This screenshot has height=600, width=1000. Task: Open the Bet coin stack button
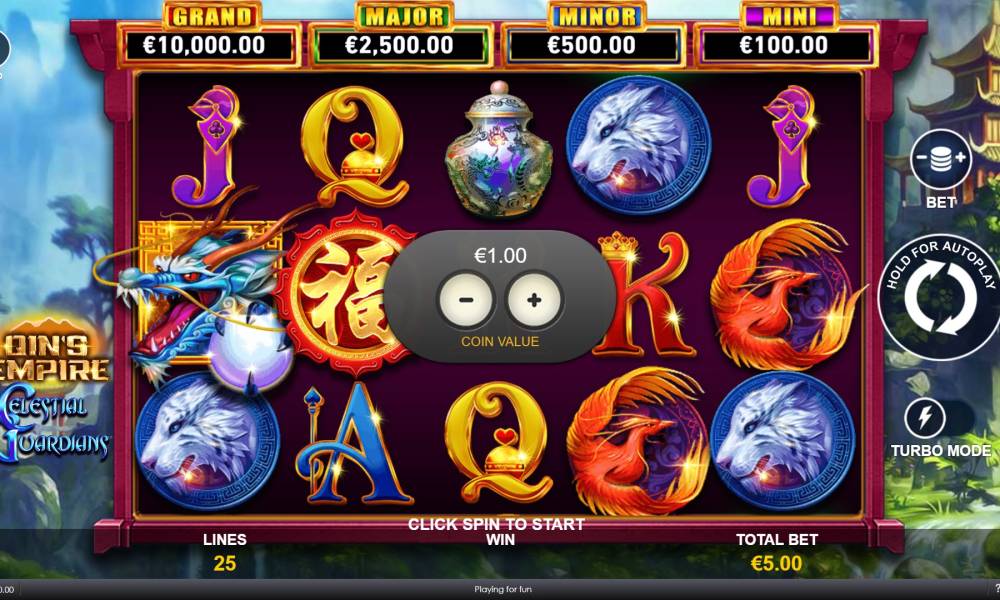(941, 159)
